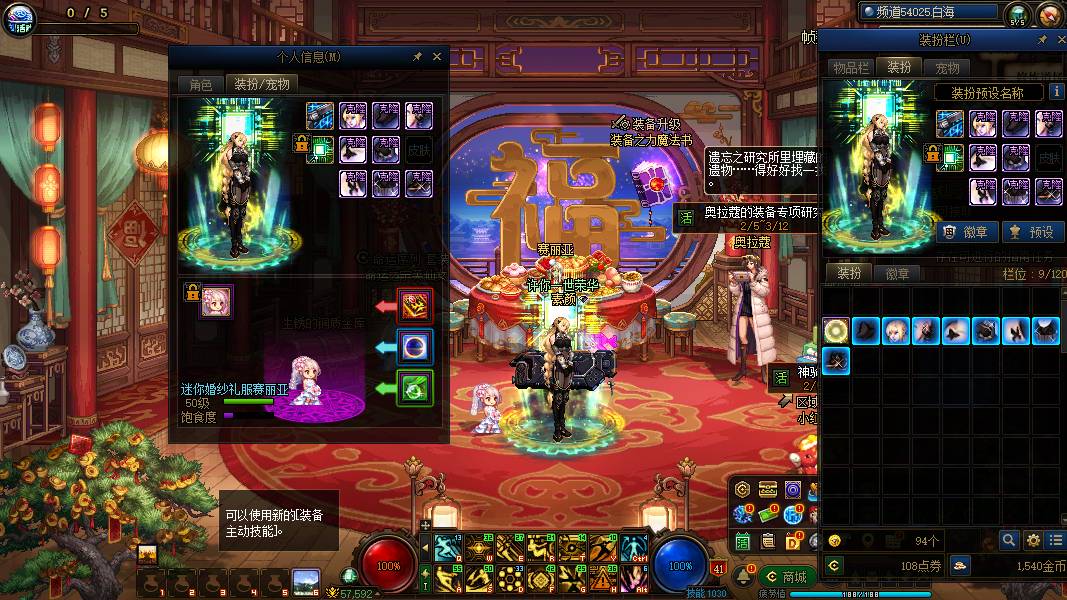Switch to the 宠物 pet tab
Screen dimensions: 1067x600
(x=947, y=68)
